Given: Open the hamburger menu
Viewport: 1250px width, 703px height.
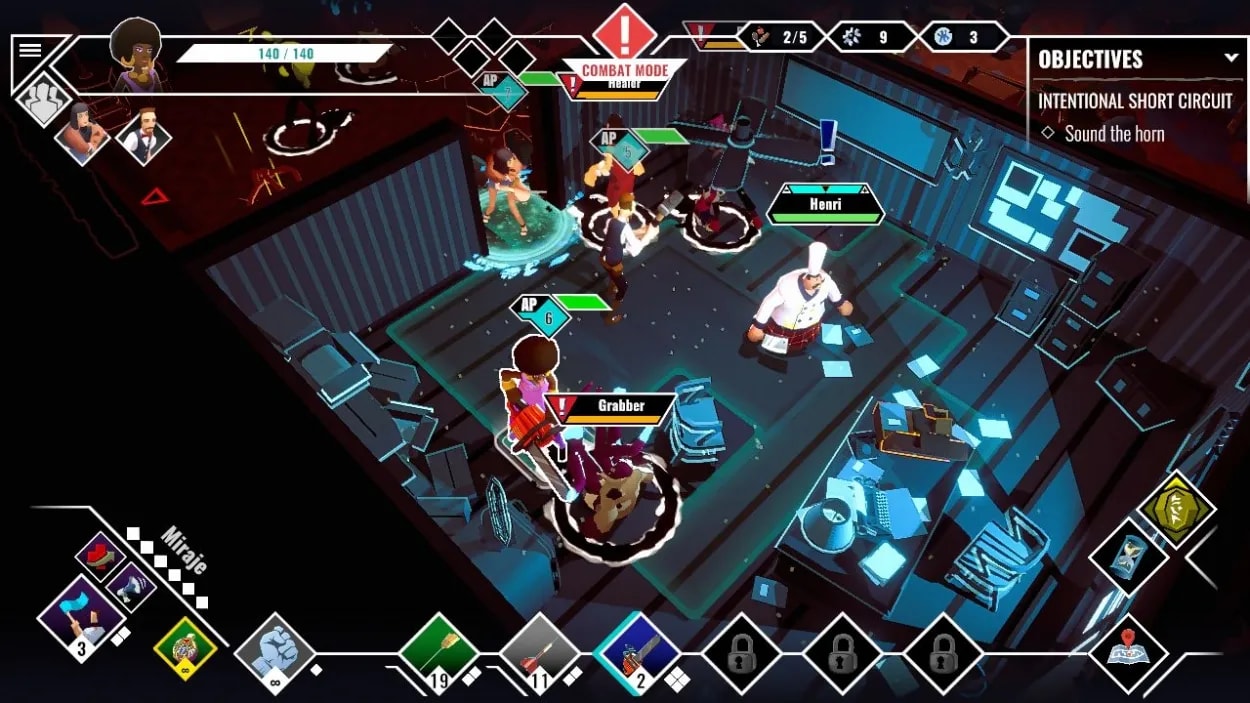Looking at the screenshot, I should [30, 50].
